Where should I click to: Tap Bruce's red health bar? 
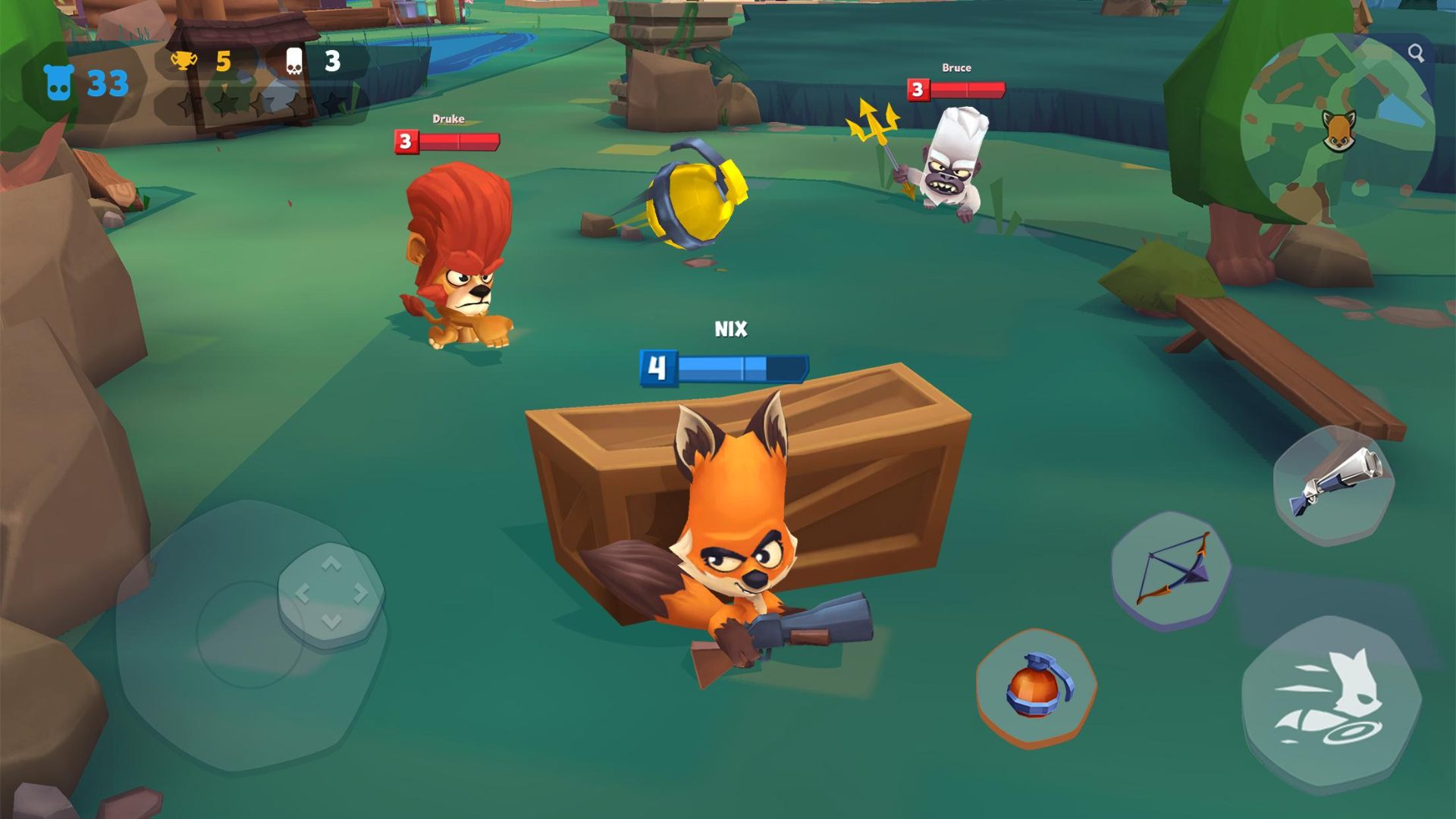(x=960, y=89)
